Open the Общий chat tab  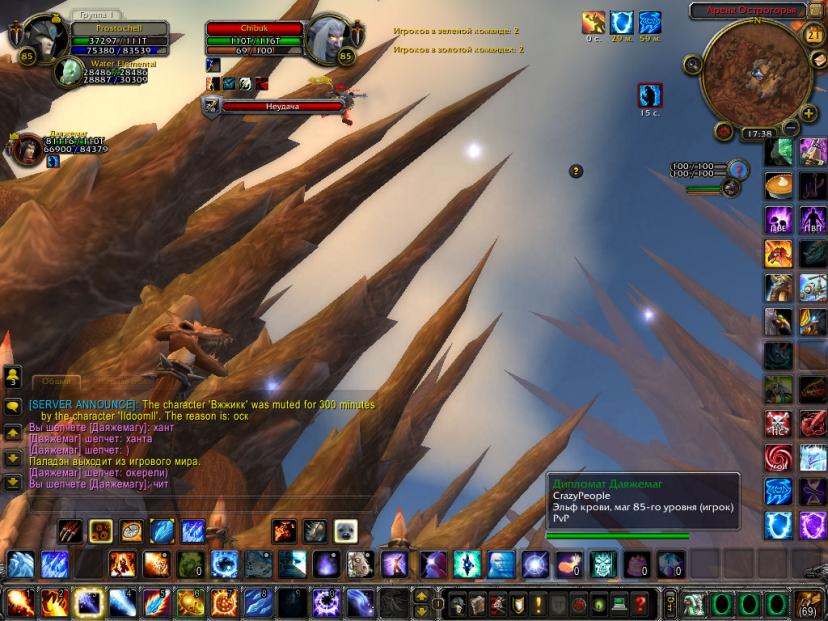click(x=55, y=381)
